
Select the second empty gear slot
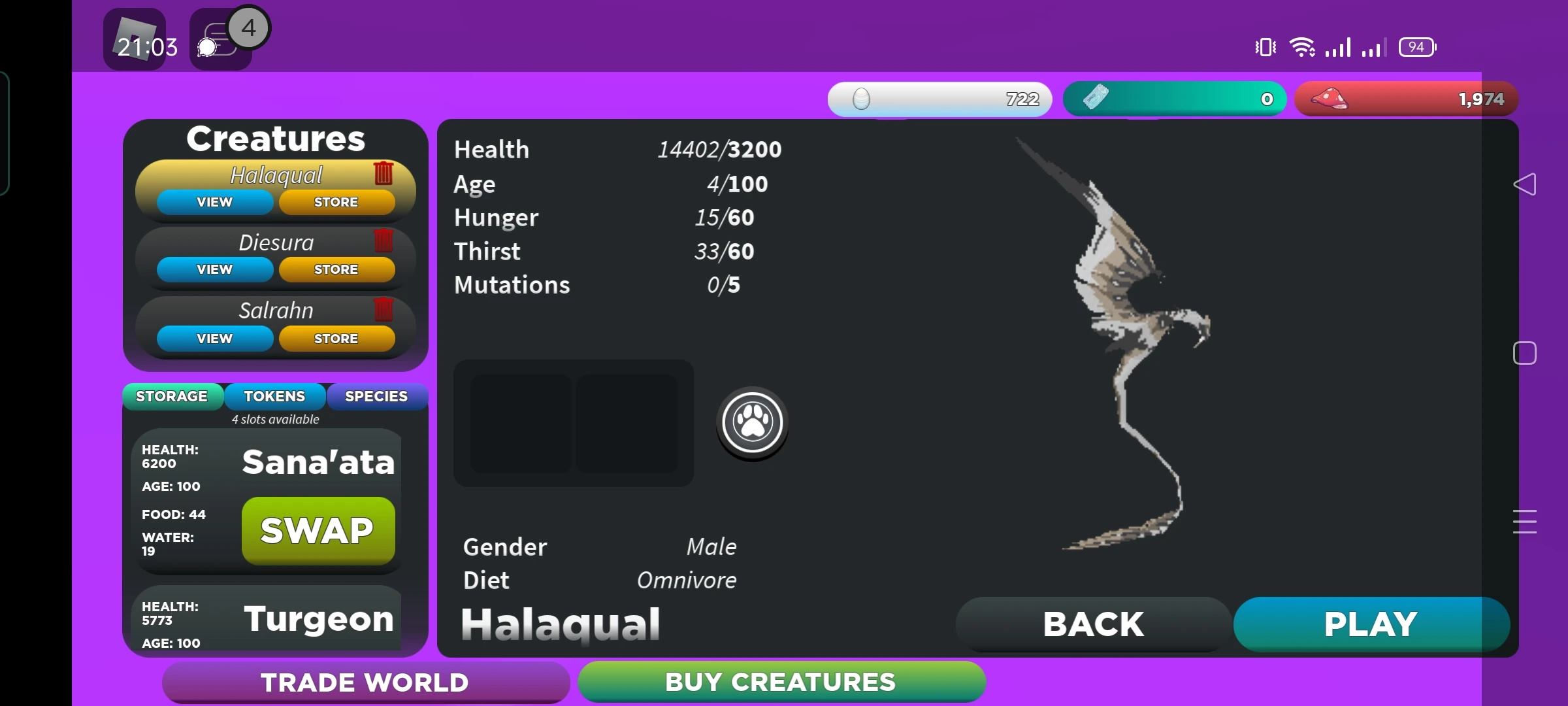tap(629, 424)
